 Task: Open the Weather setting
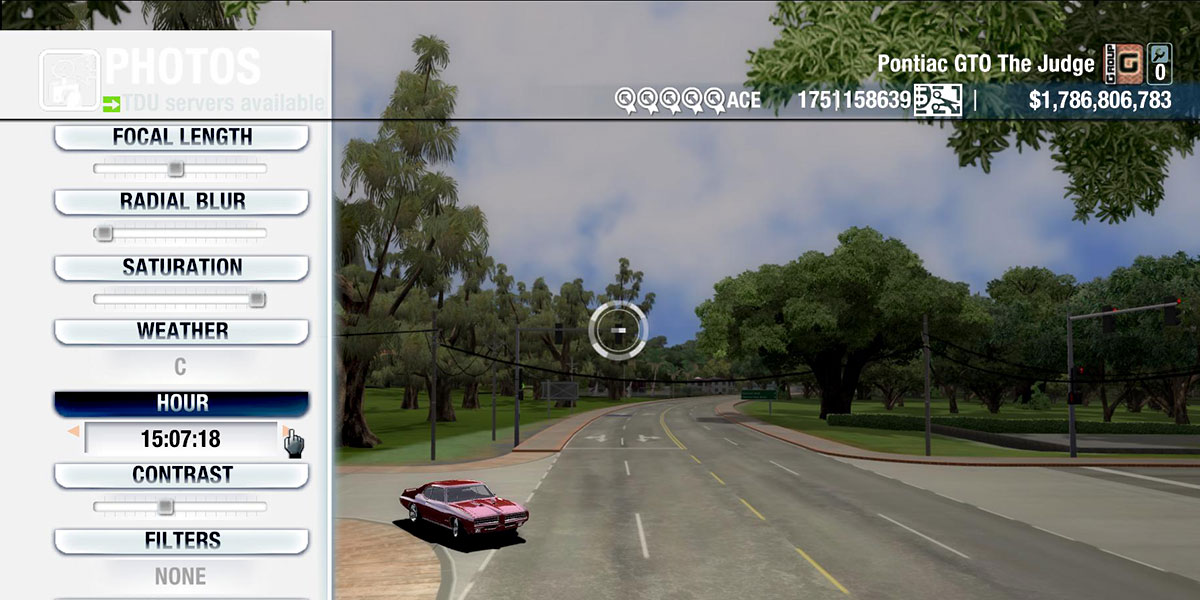pyautogui.click(x=181, y=331)
